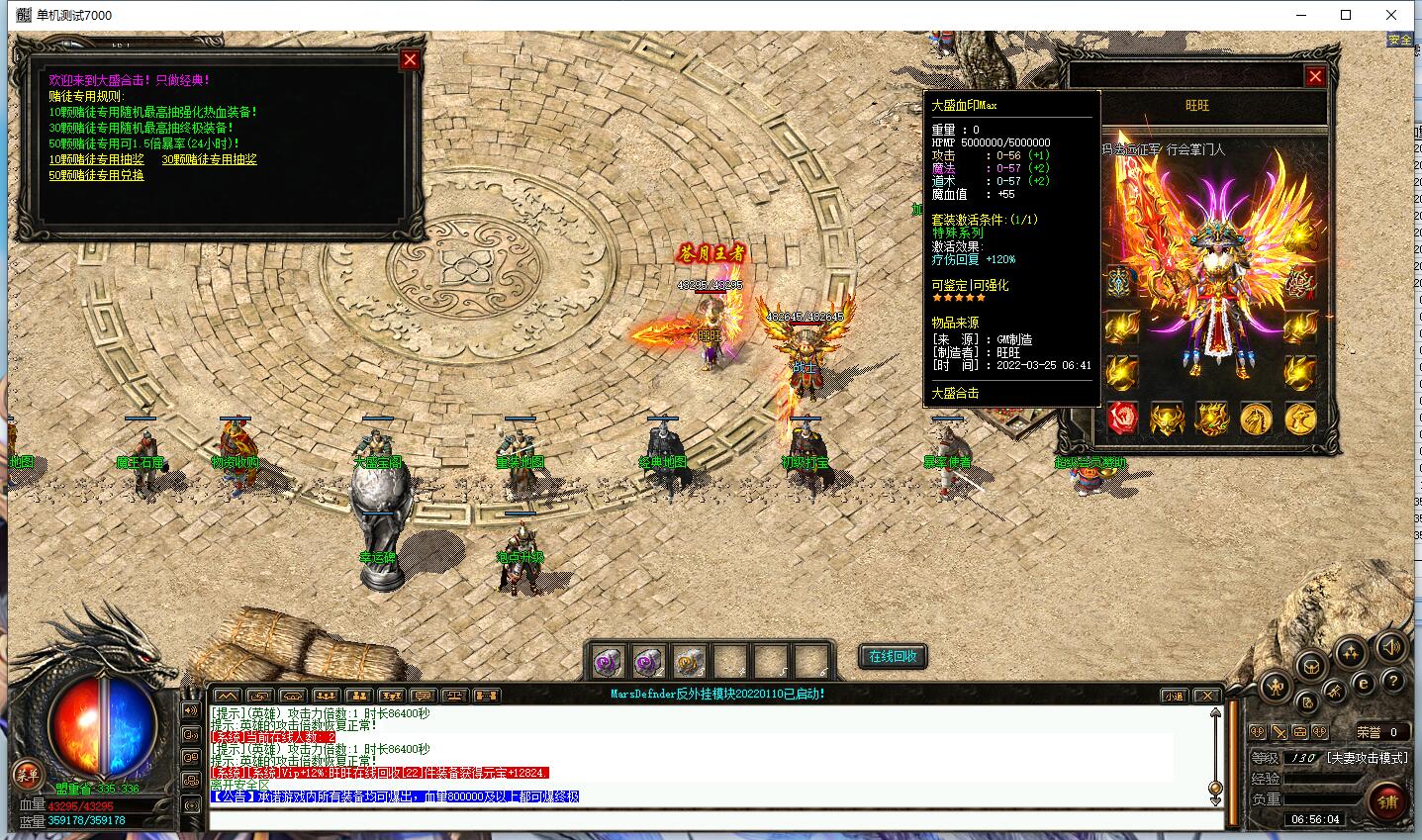Open the question mark help button

[1391, 682]
